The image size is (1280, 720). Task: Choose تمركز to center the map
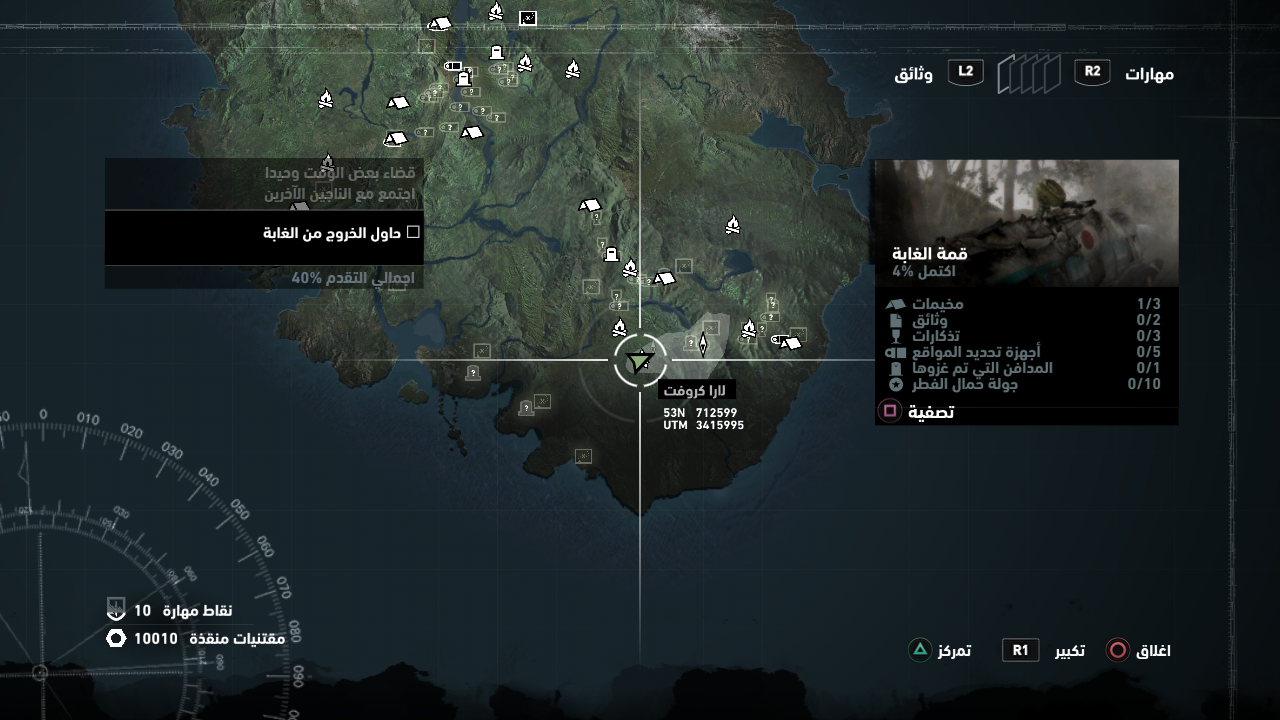point(939,651)
